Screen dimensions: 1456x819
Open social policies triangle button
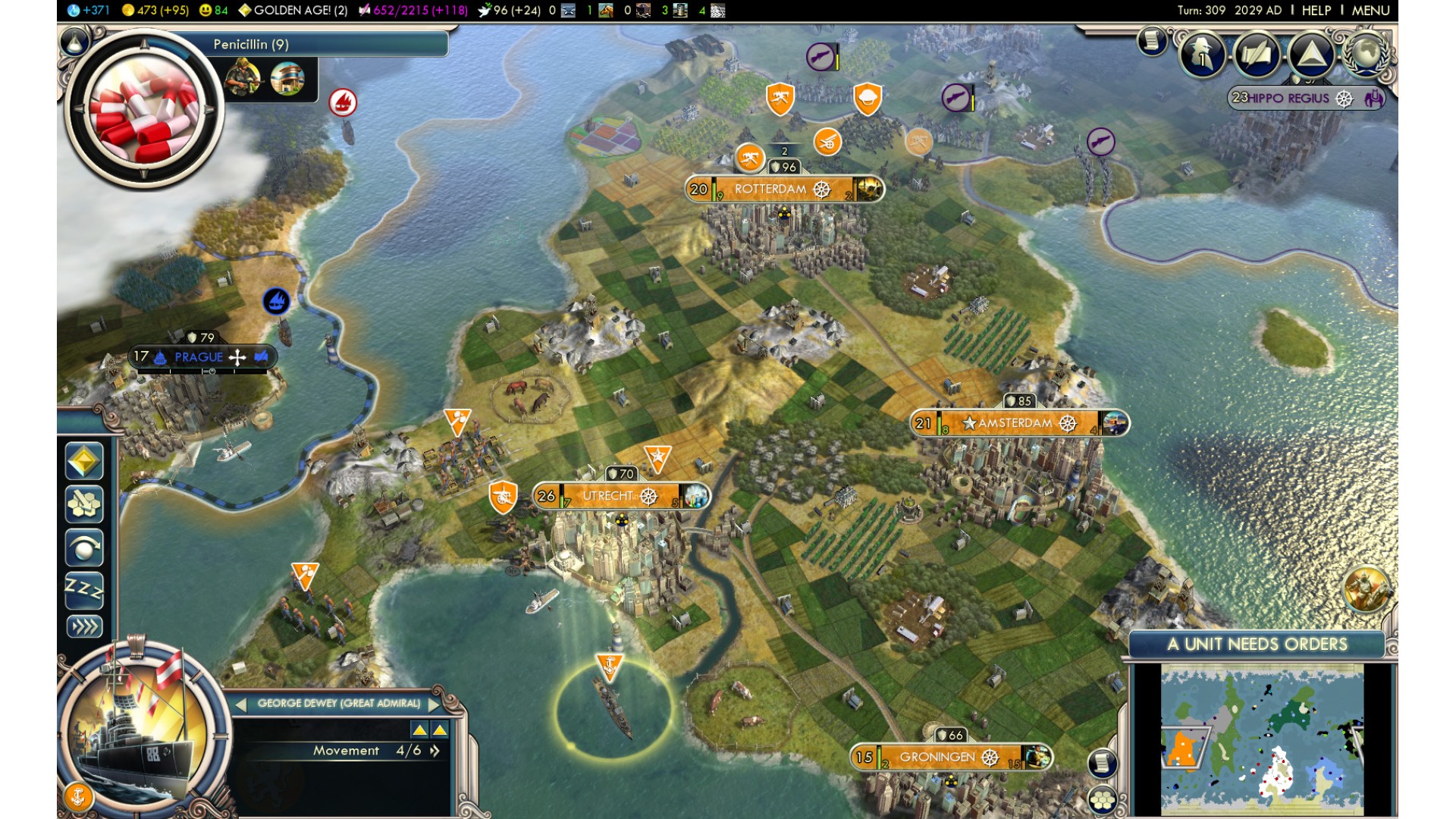(1310, 55)
